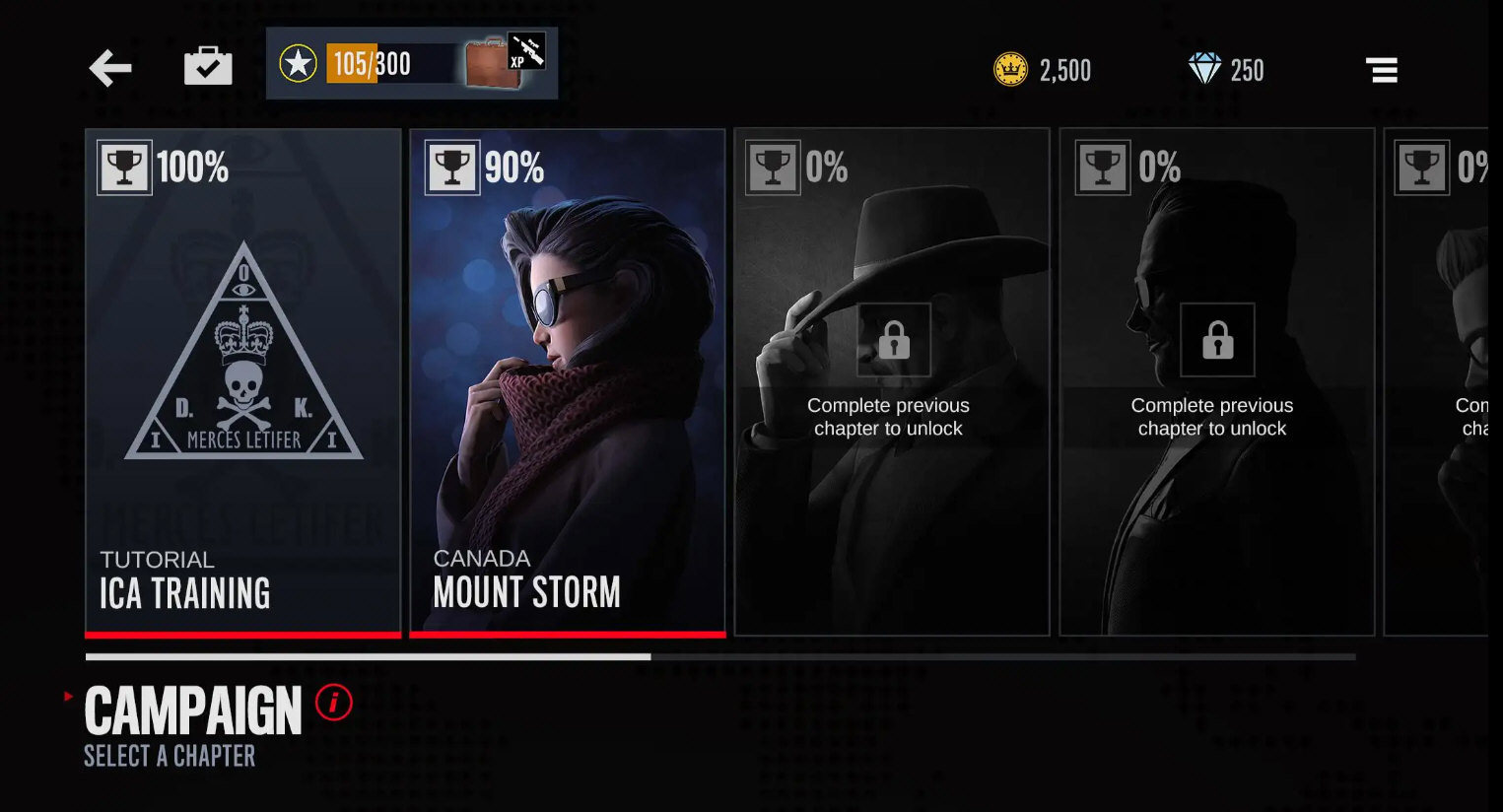Open the briefcase checkmark icon
The height and width of the screenshot is (812, 1503).
208,67
